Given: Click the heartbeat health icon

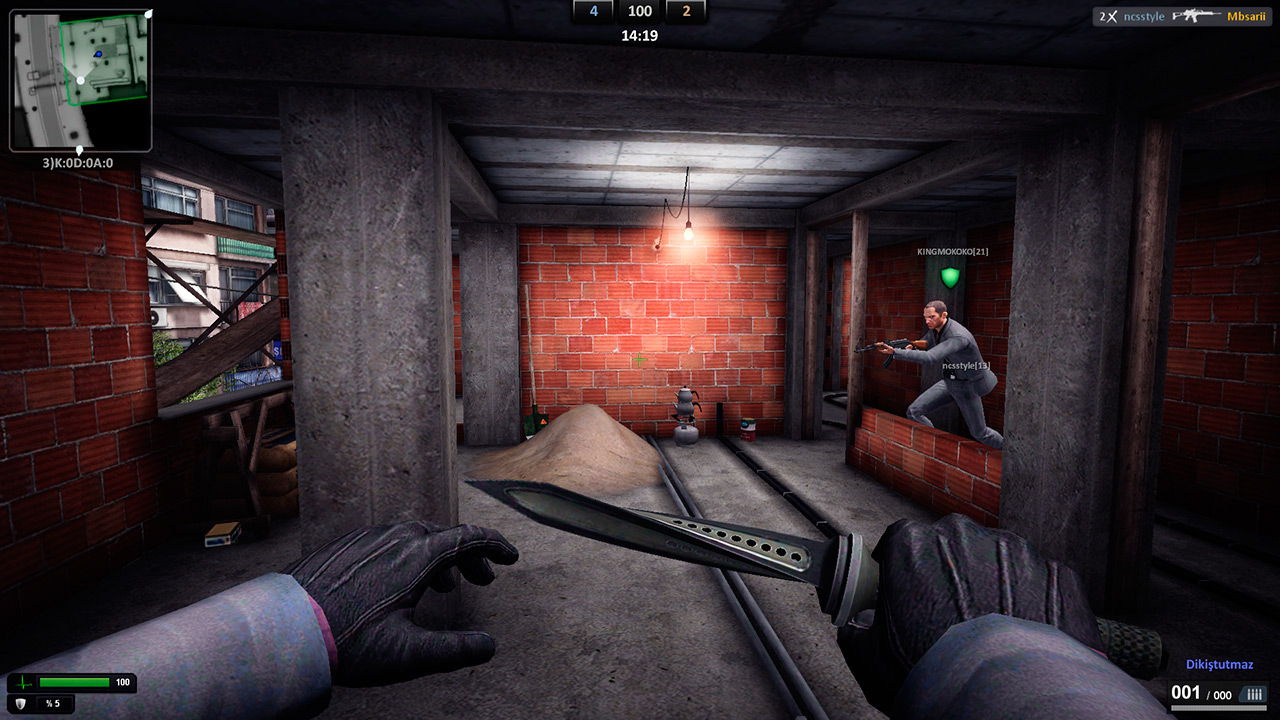Looking at the screenshot, I should (x=23, y=683).
